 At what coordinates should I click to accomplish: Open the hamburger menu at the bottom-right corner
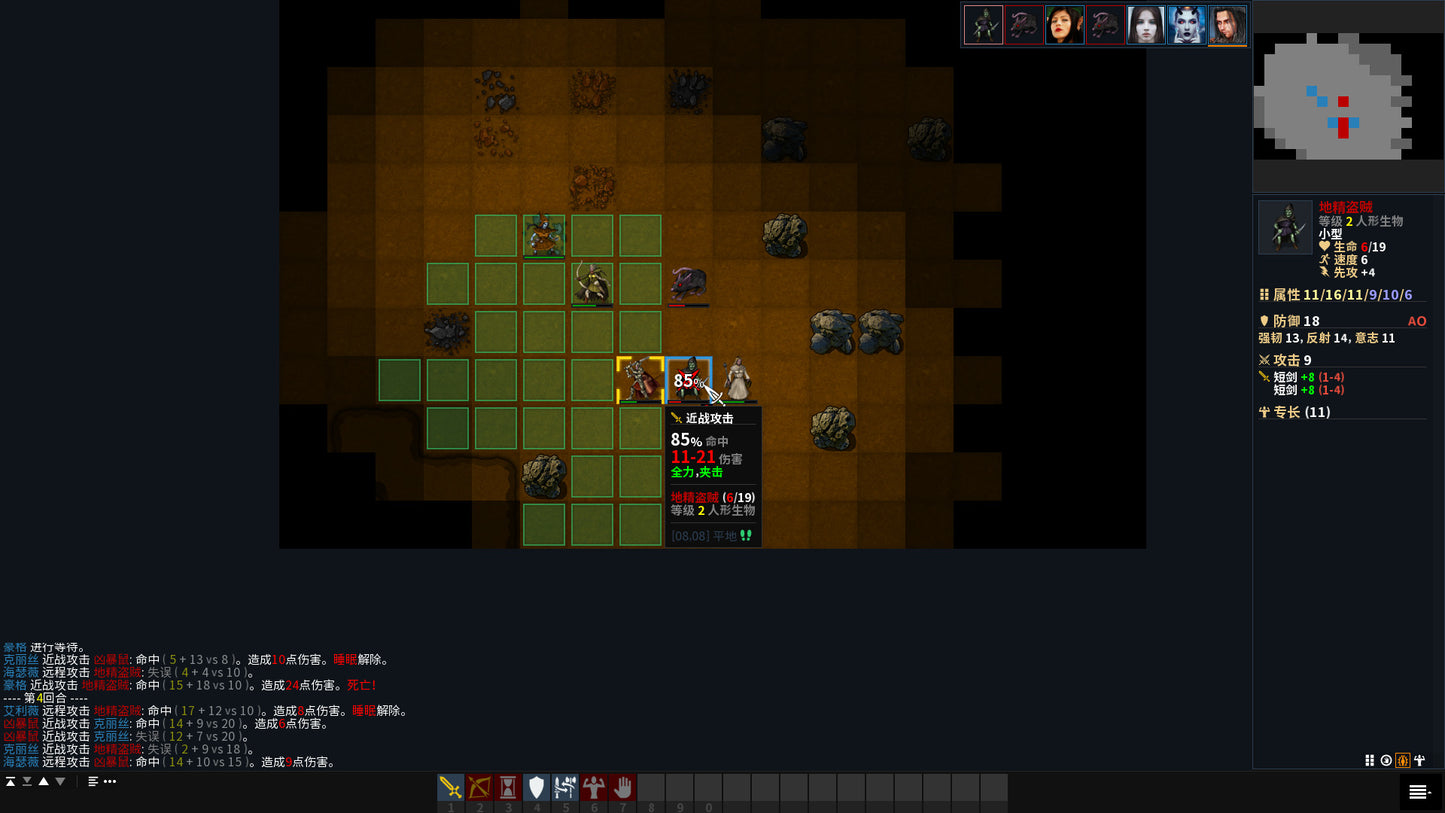pyautogui.click(x=1418, y=791)
